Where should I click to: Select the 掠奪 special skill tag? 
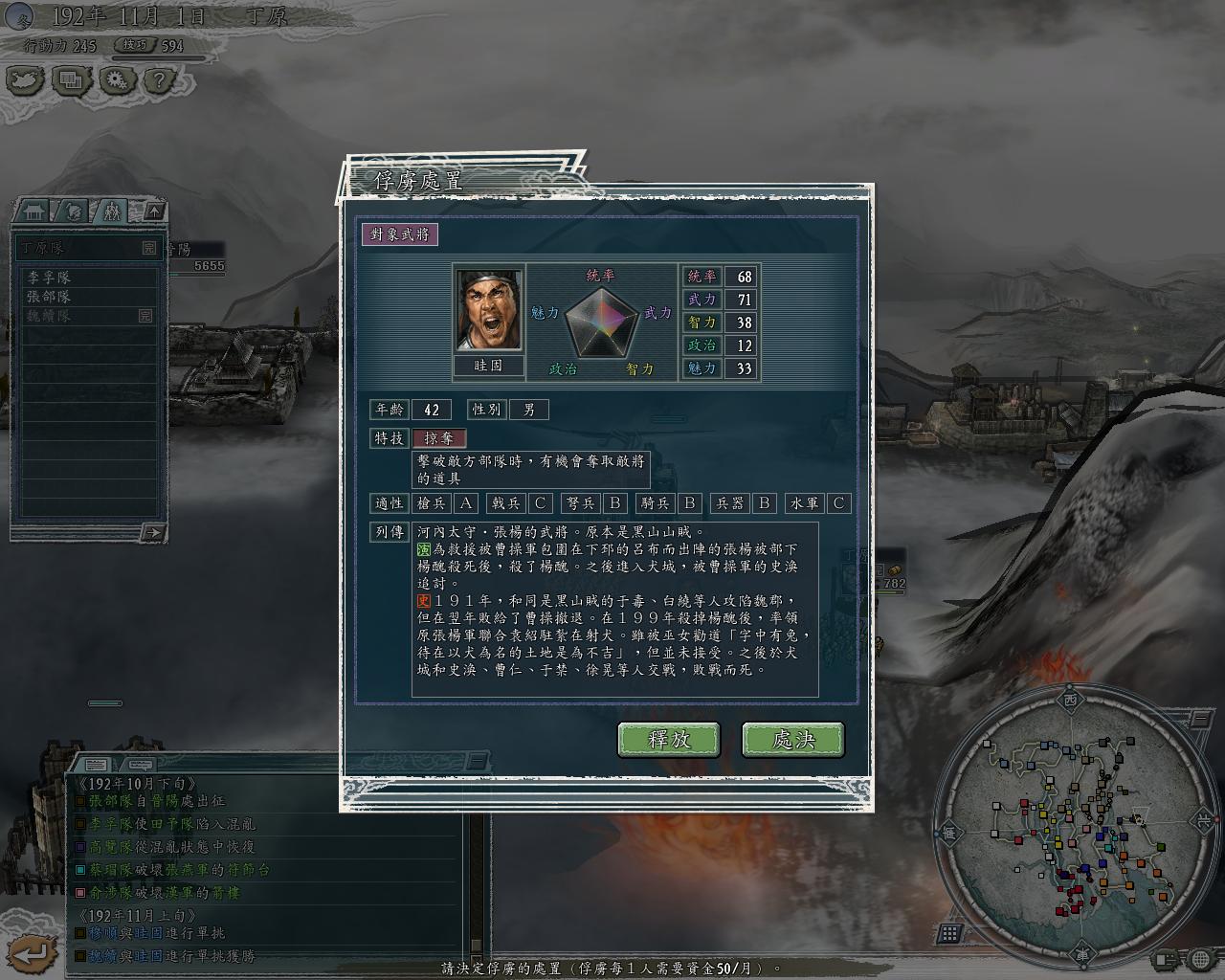point(439,438)
